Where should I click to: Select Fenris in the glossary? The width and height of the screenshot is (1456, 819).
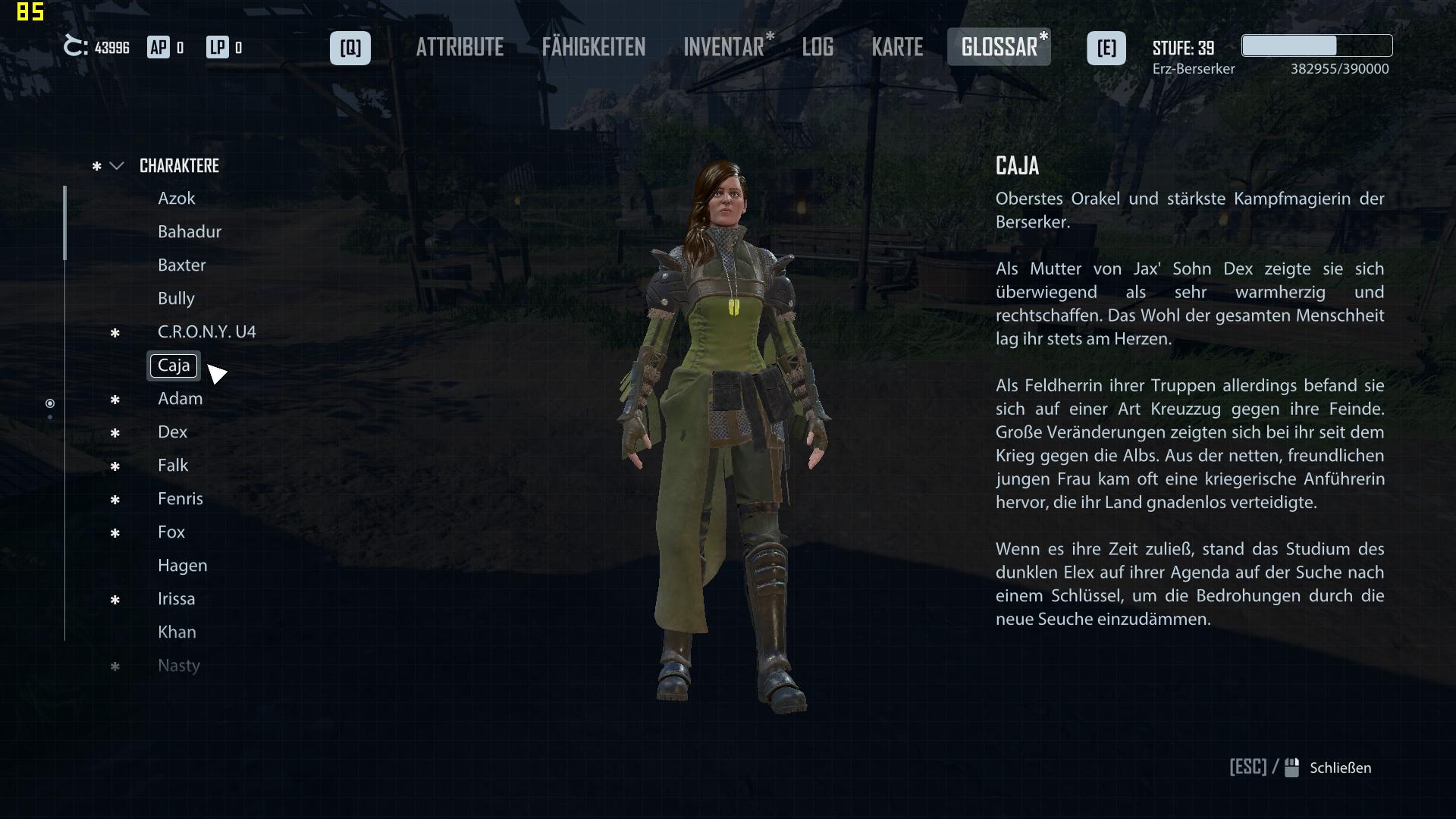point(180,499)
